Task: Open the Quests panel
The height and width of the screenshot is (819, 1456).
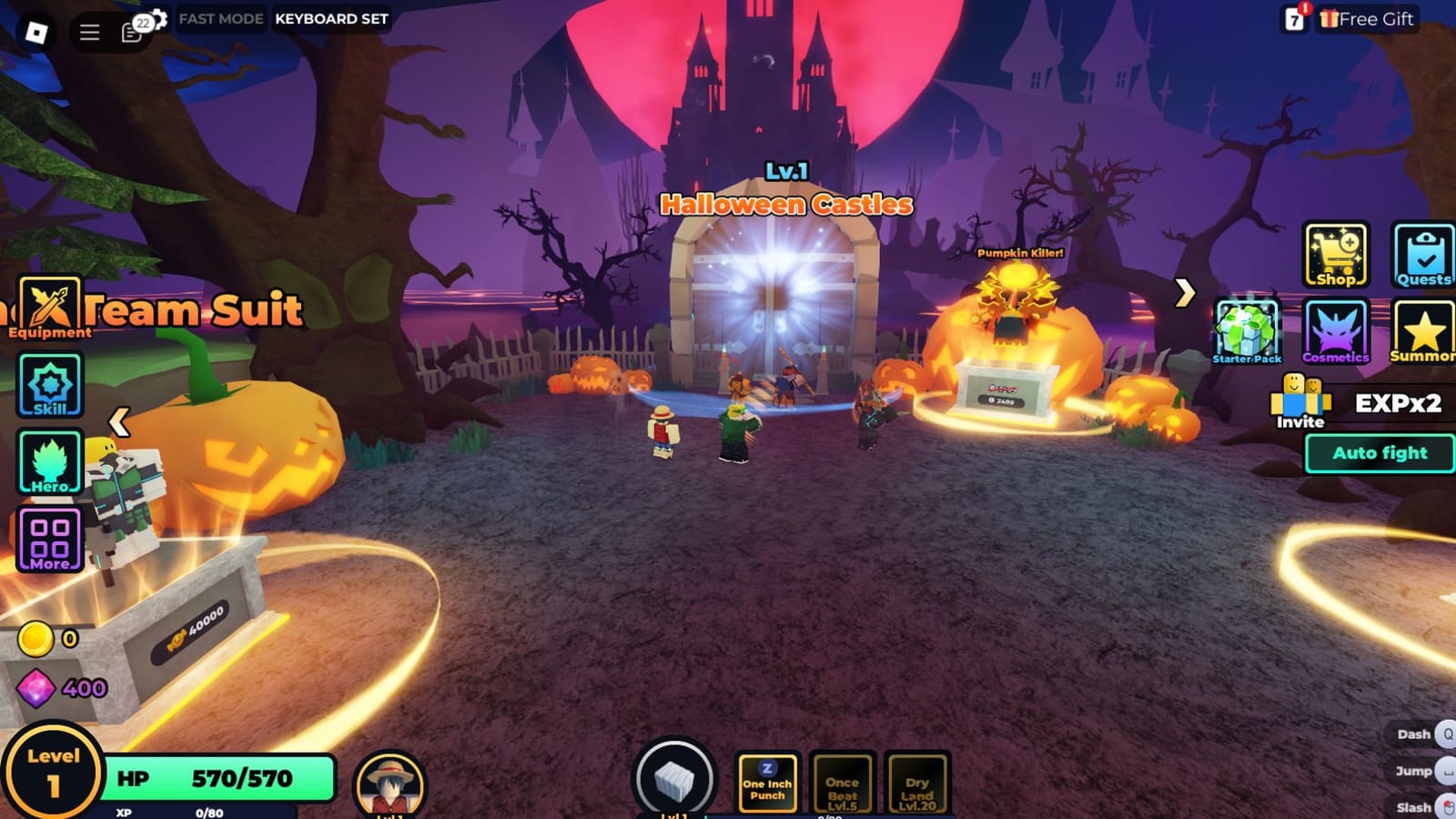Action: (x=1425, y=255)
